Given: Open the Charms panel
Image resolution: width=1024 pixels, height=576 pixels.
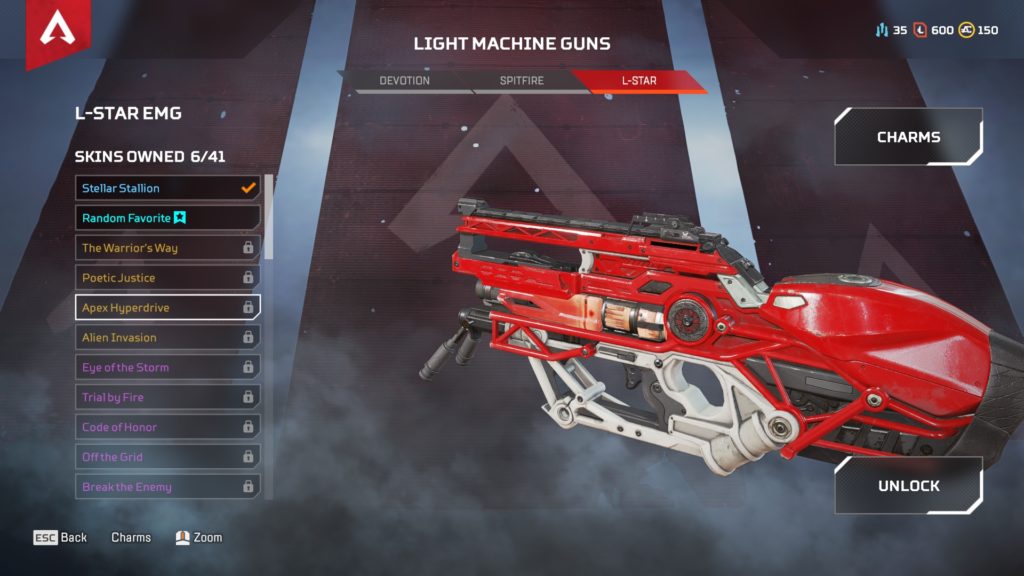Looking at the screenshot, I should click(x=908, y=137).
